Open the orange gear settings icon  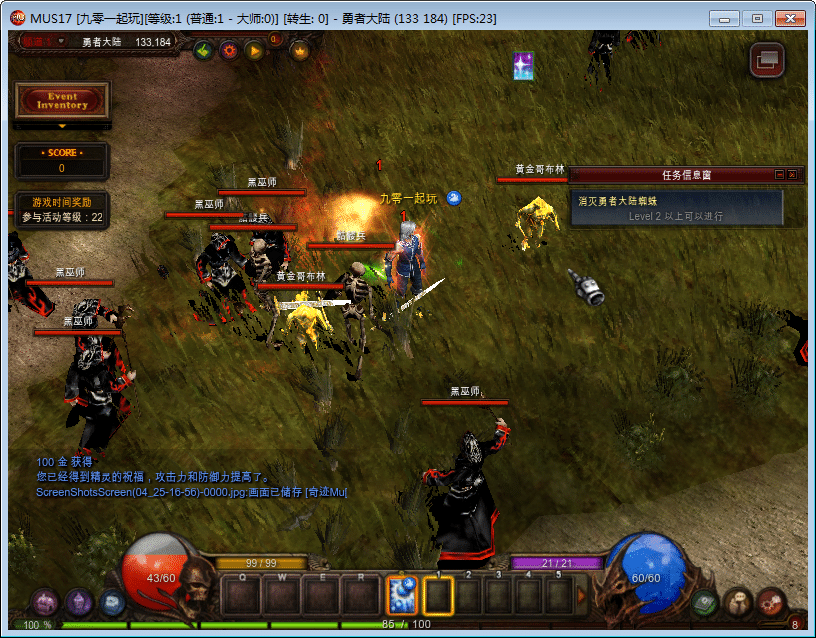click(x=229, y=50)
